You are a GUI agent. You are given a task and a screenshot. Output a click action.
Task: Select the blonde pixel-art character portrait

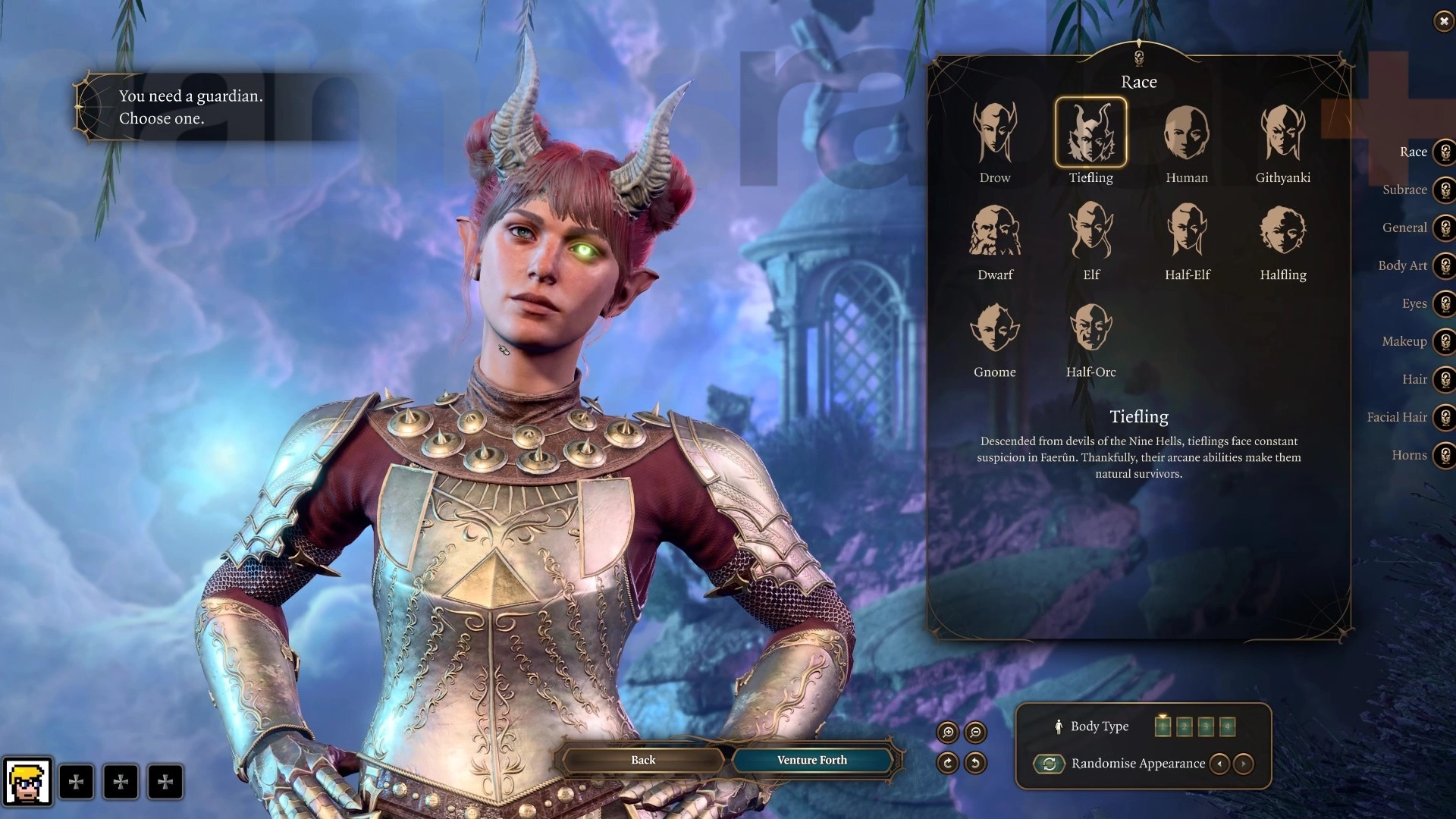coord(28,782)
